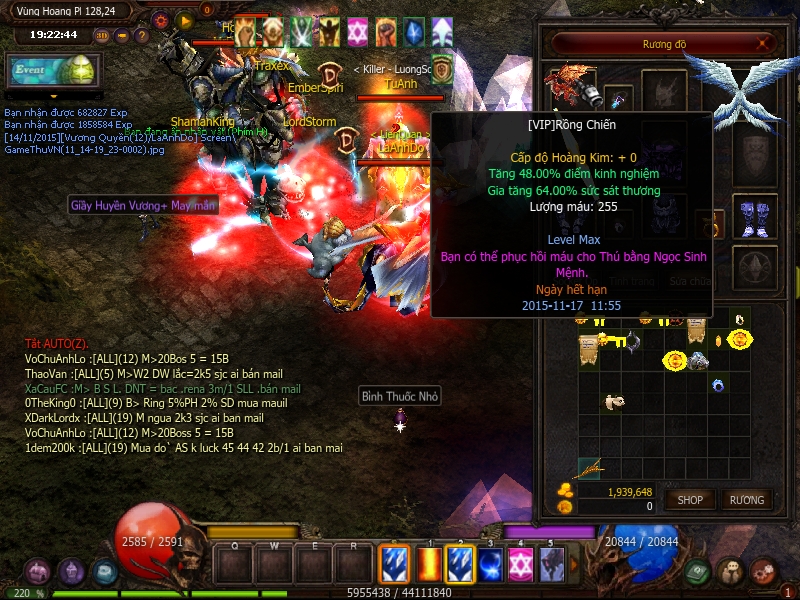Select the pink hexagram skill in hotbar
This screenshot has height=600, width=800.
(520, 565)
